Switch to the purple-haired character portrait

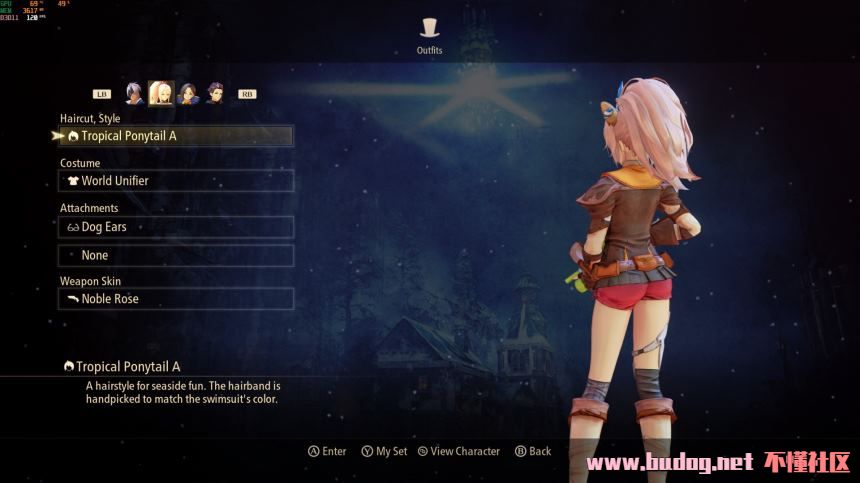[214, 94]
